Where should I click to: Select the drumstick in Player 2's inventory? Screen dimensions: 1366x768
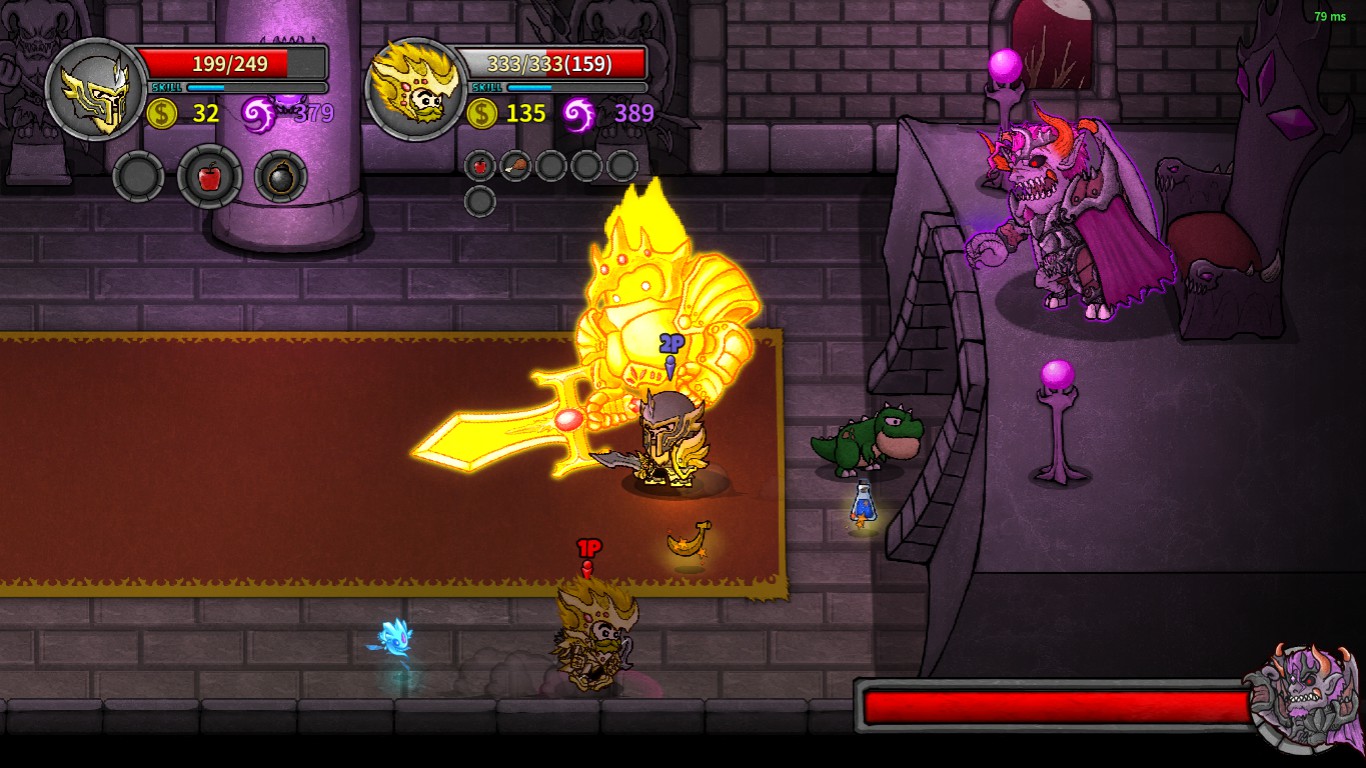click(516, 165)
